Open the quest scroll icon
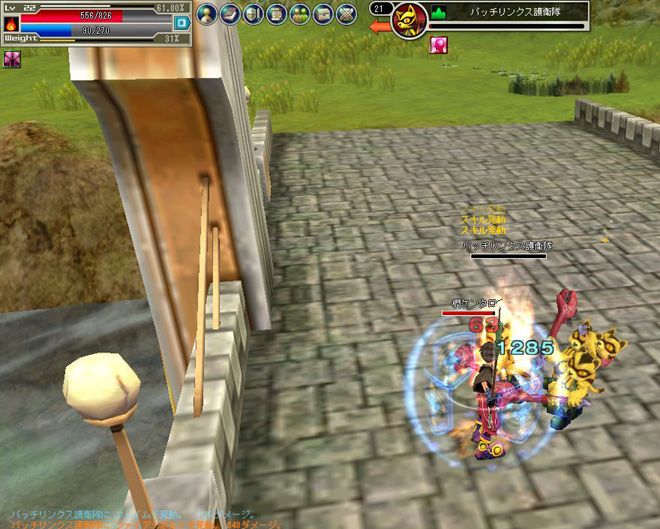The height and width of the screenshot is (529, 660). coord(275,14)
